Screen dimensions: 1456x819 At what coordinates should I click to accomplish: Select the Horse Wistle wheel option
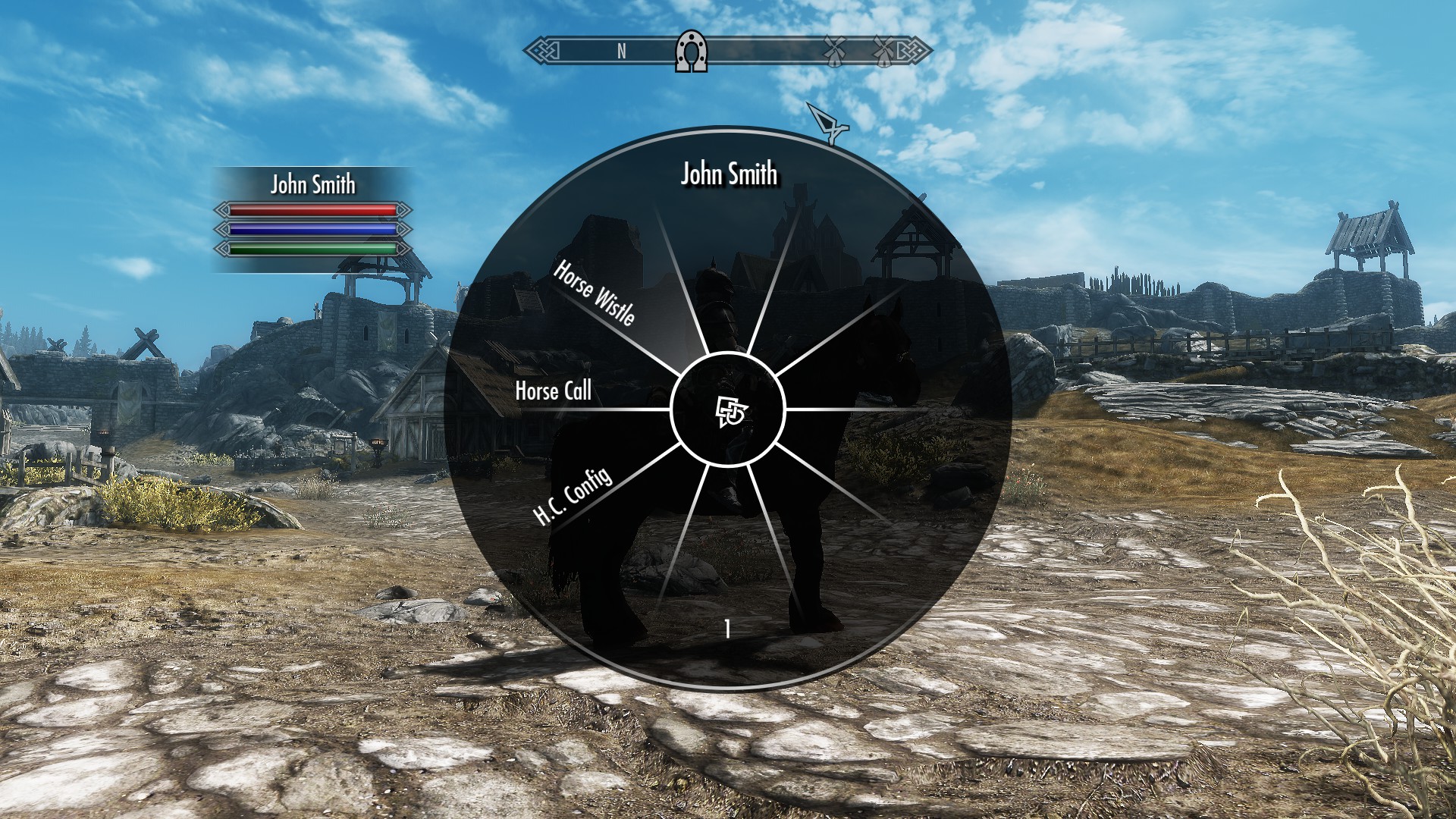click(594, 293)
